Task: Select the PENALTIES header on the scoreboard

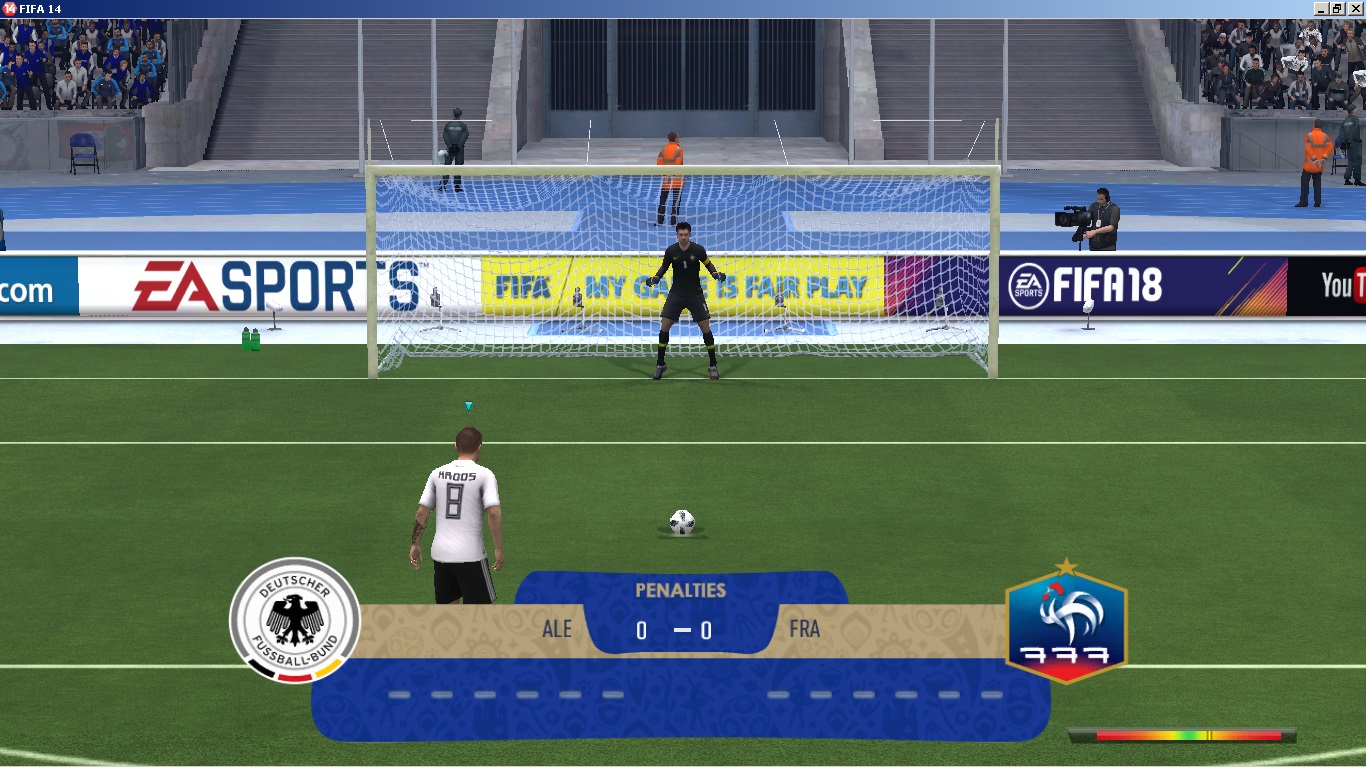Action: [x=681, y=590]
